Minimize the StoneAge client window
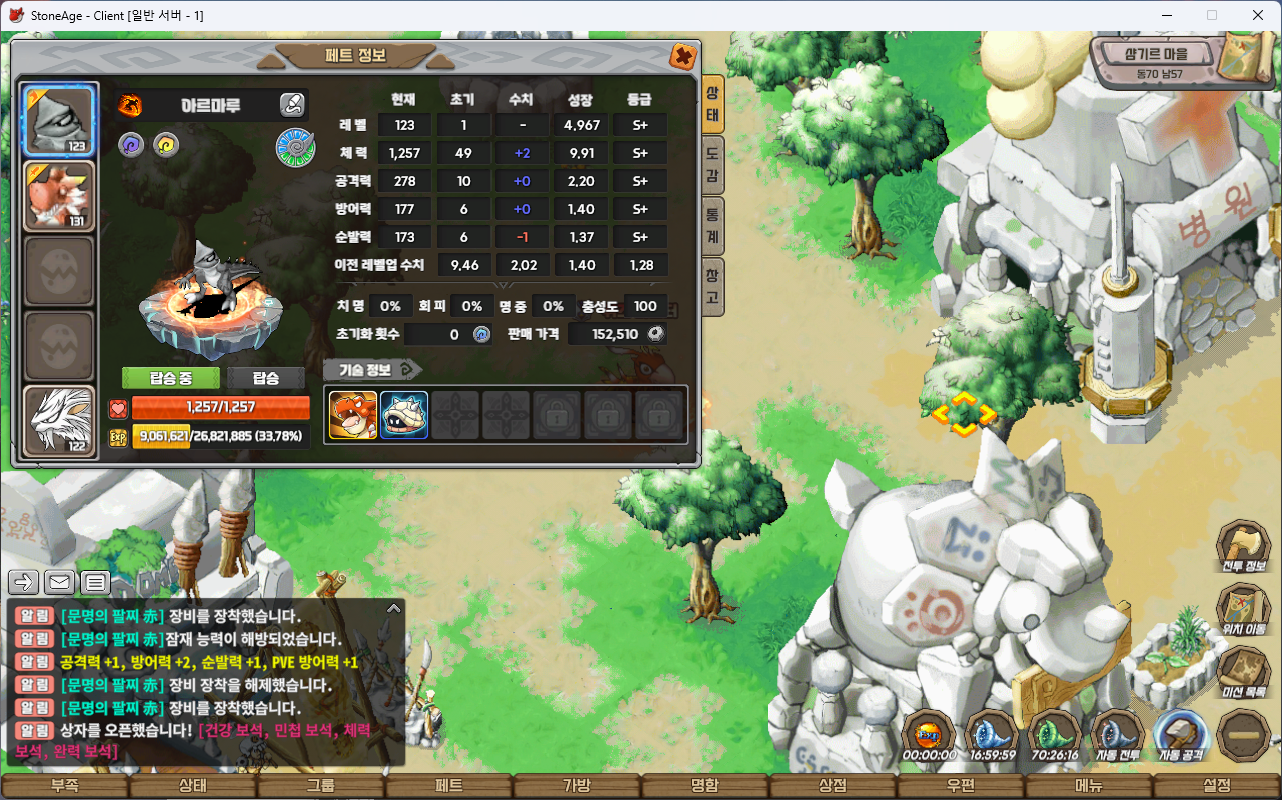This screenshot has height=800, width=1282. [x=1166, y=15]
